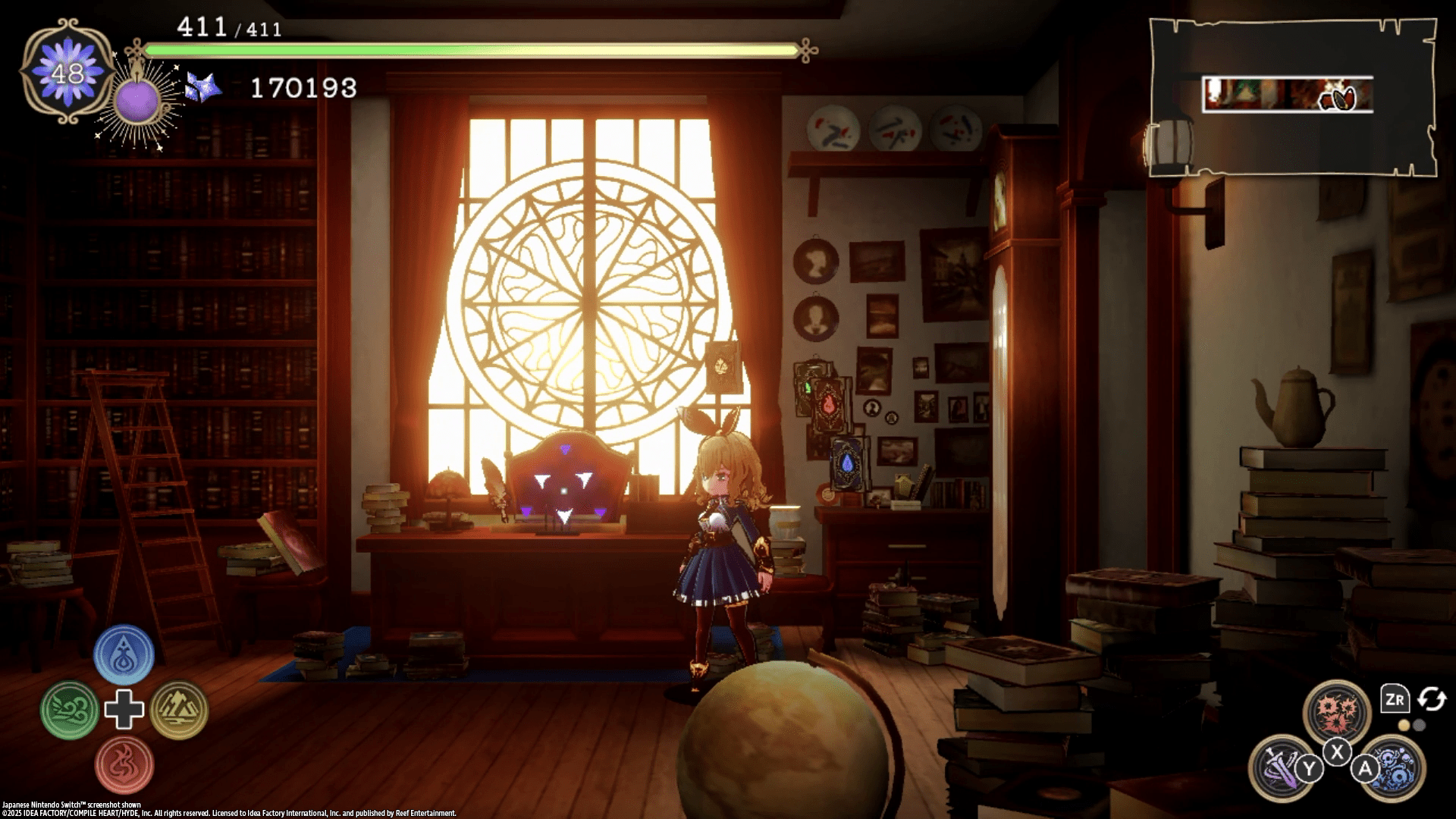Click the circular swap arrows next to ZR
The width and height of the screenshot is (1456, 819).
1432,699
